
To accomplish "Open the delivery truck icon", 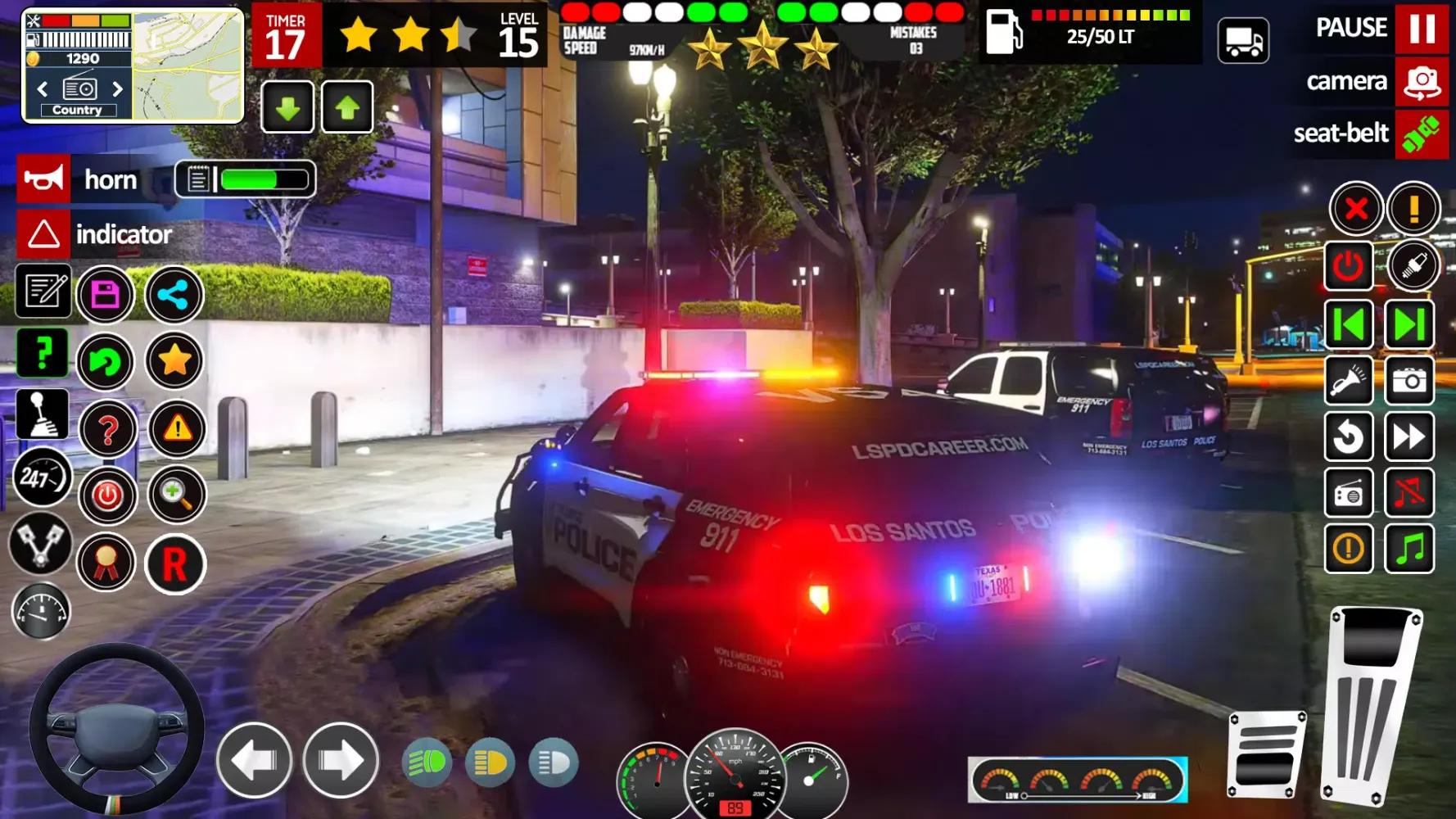I will tap(1243, 41).
